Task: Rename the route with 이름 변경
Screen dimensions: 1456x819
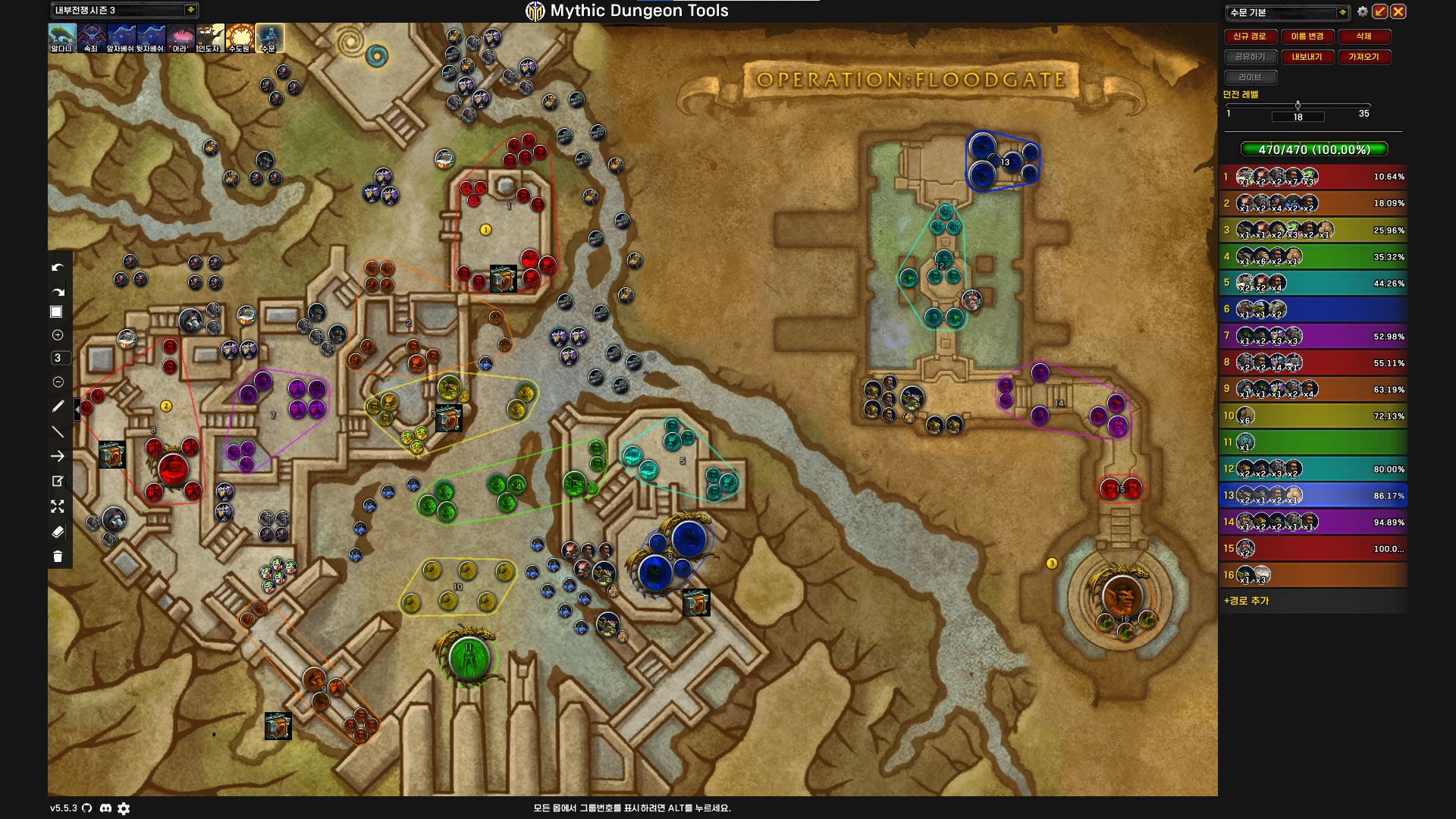Action: 1307,36
